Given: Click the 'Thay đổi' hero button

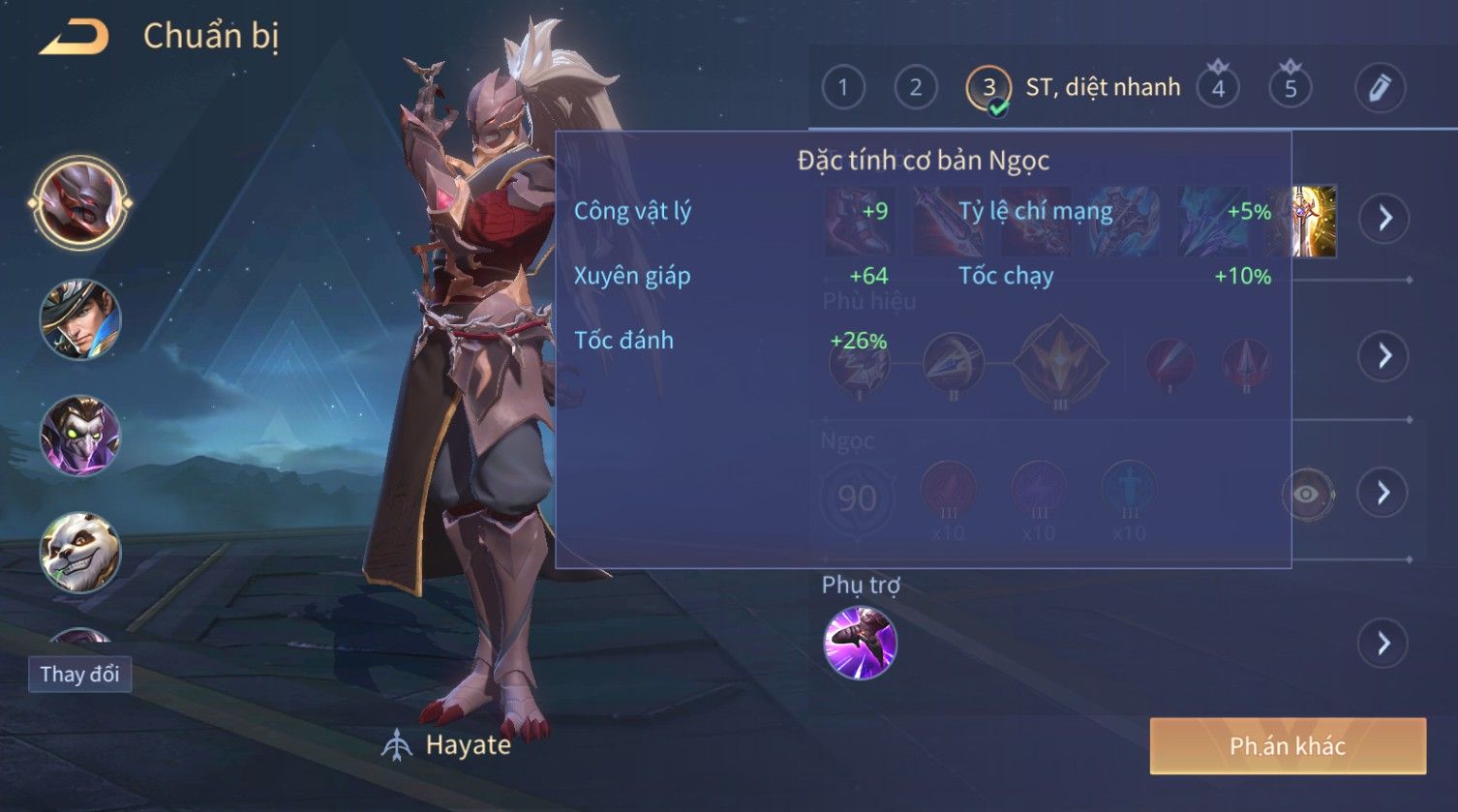Looking at the screenshot, I should [80, 675].
